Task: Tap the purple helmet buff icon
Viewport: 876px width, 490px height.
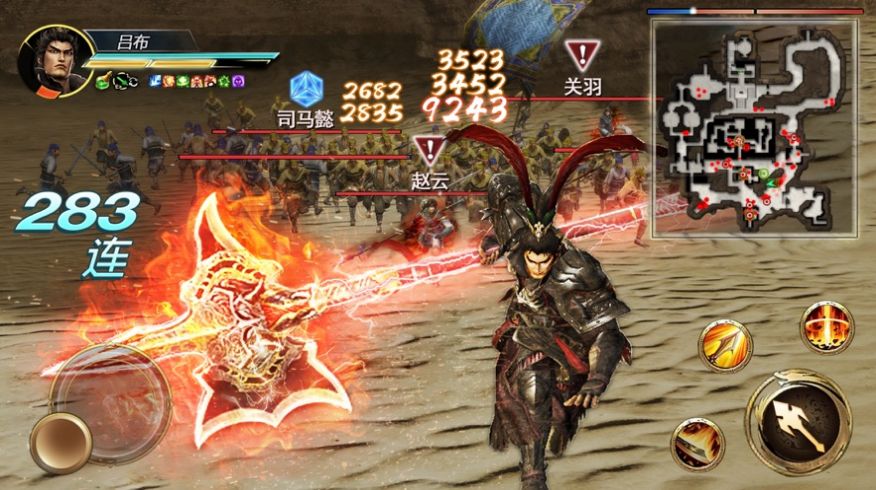Action: point(238,80)
